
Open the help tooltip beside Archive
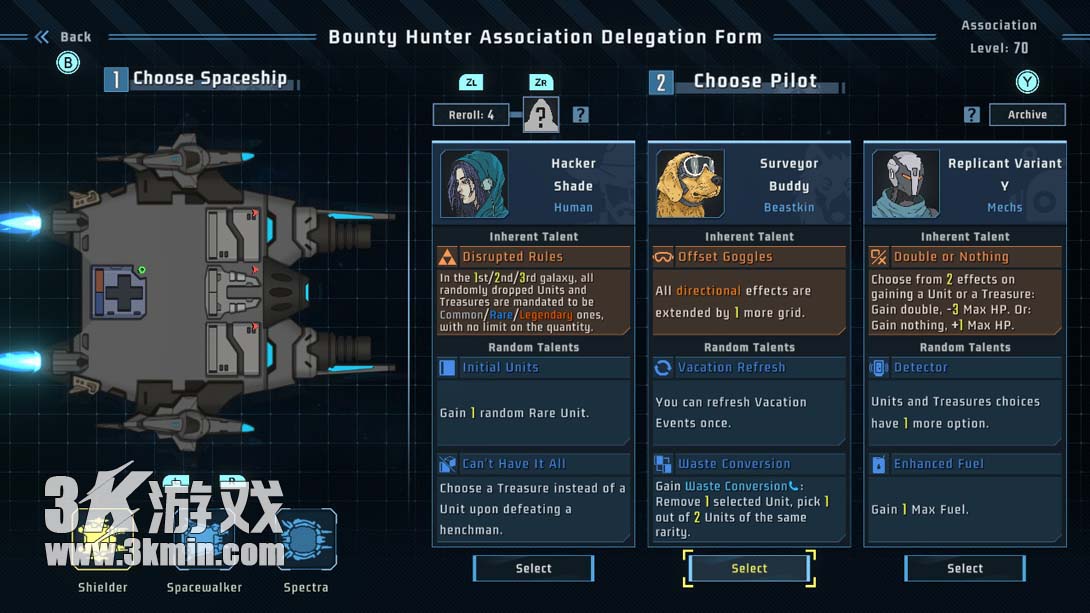971,115
